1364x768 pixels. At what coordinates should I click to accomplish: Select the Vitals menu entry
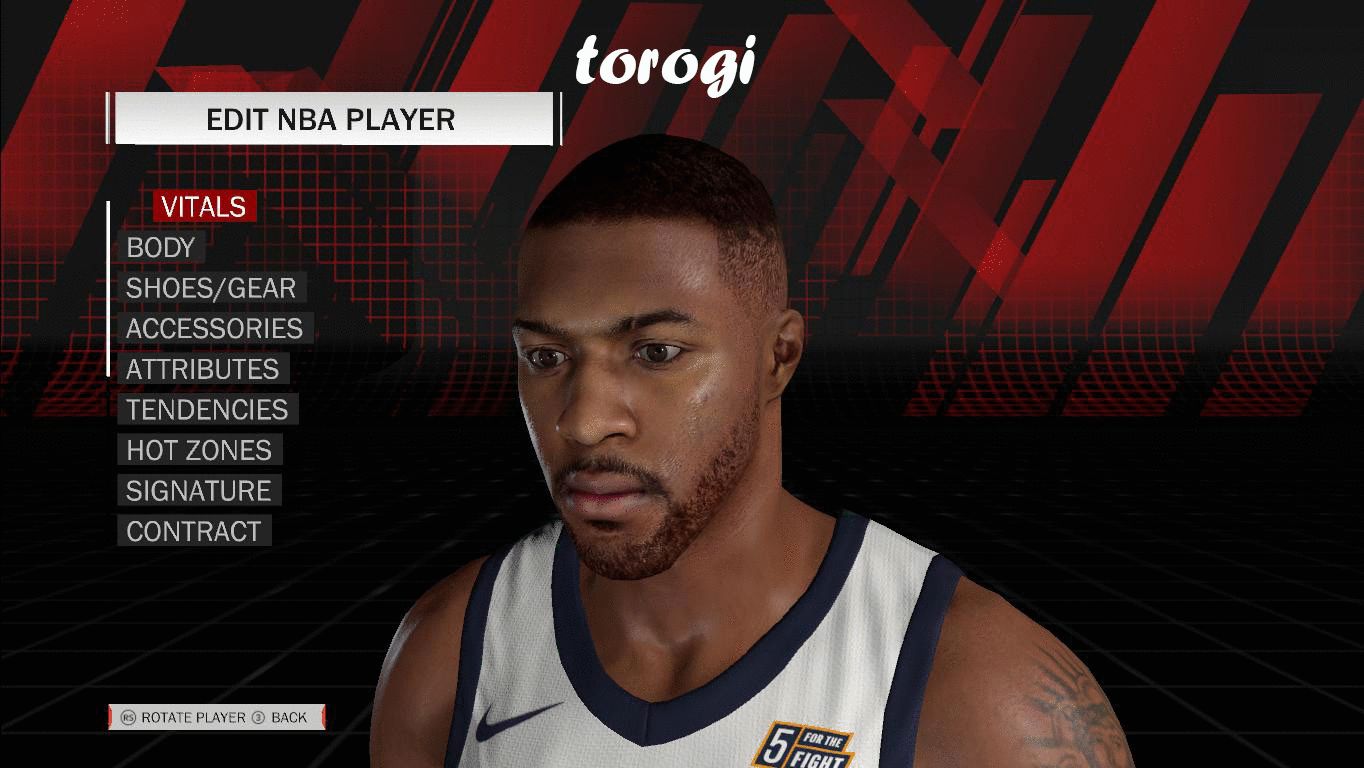click(x=204, y=207)
